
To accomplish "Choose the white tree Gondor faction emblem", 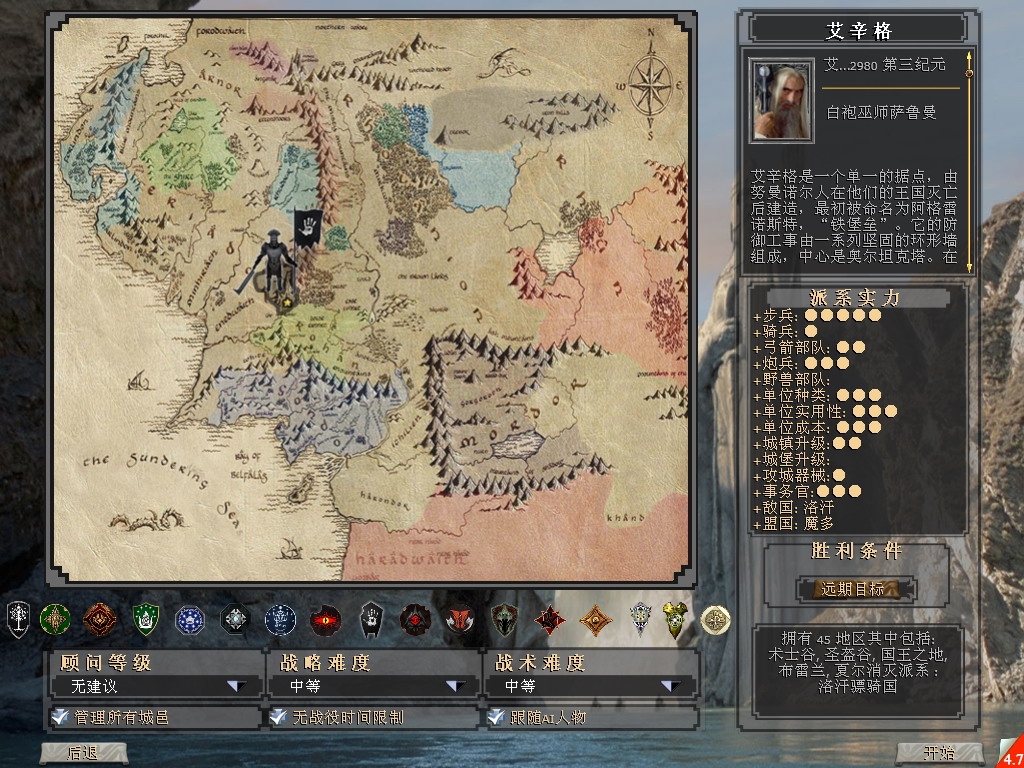I will click(19, 620).
